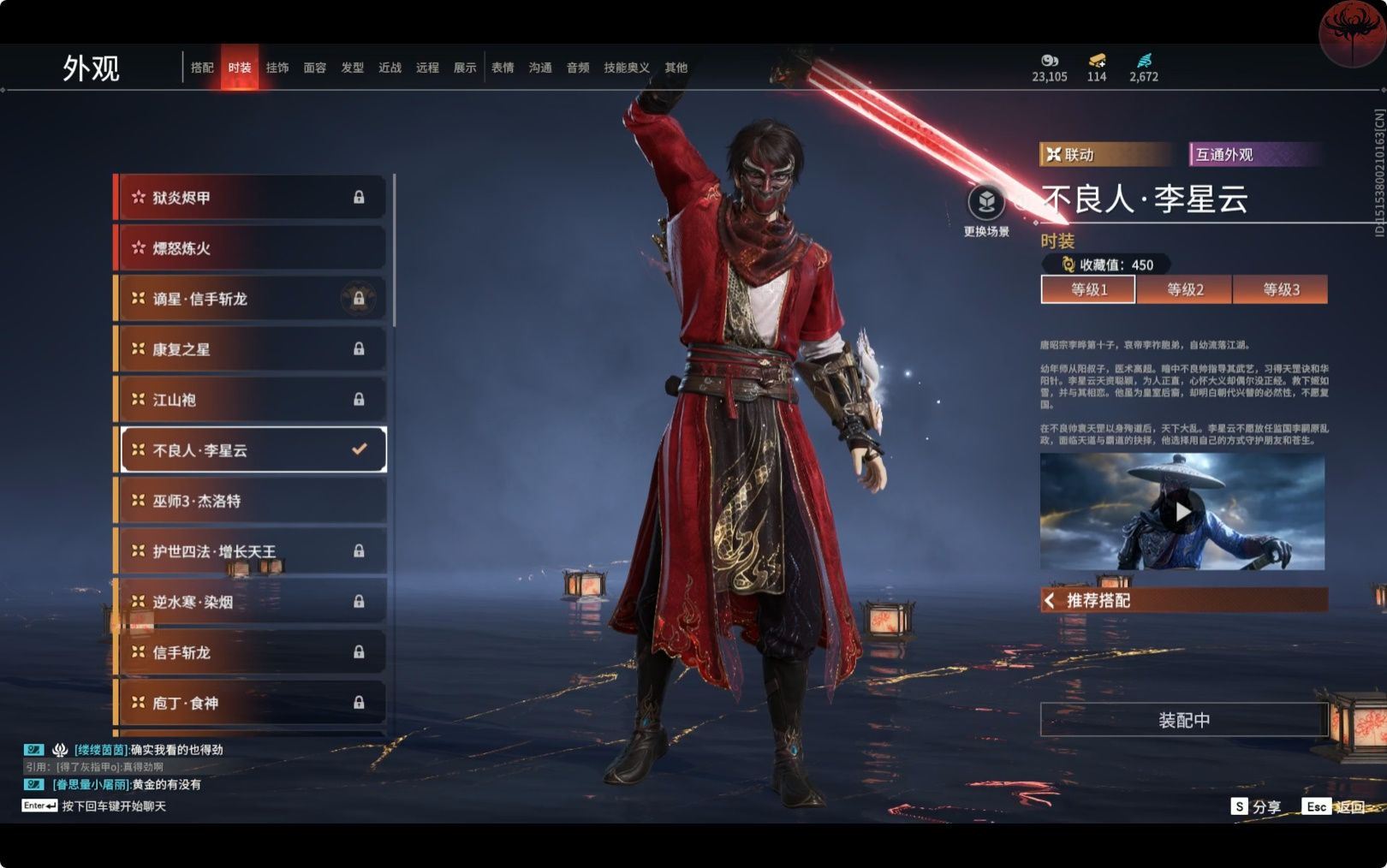The width and height of the screenshot is (1387, 868).
Task: Go to the 发型 hairstyle tab
Action: [353, 68]
